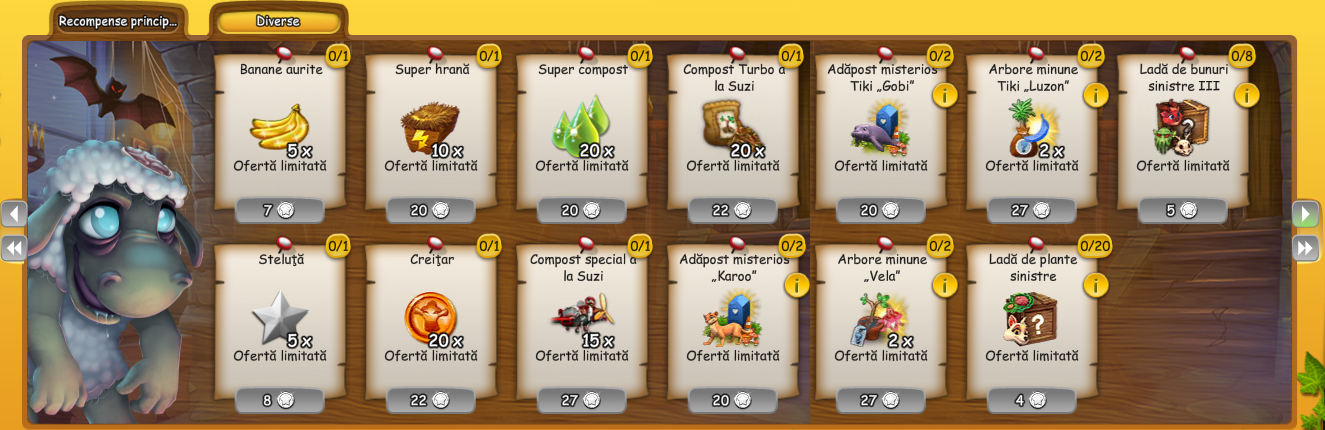Open the Diverse tab

coord(277,21)
